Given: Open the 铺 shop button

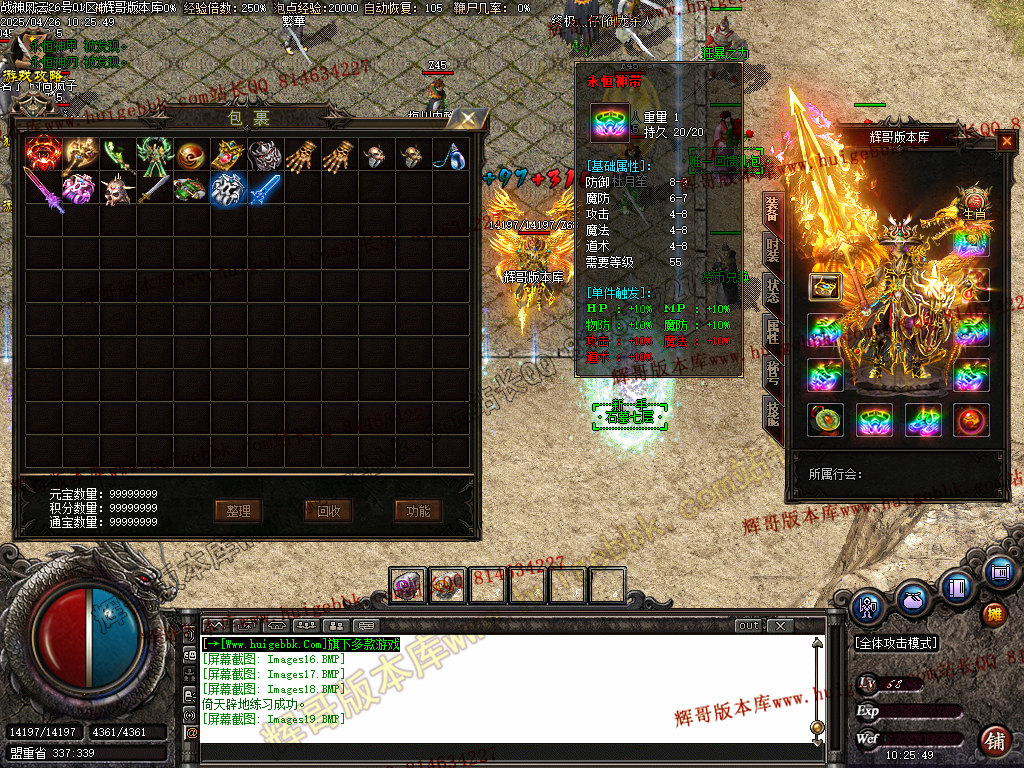Looking at the screenshot, I should click(995, 741).
